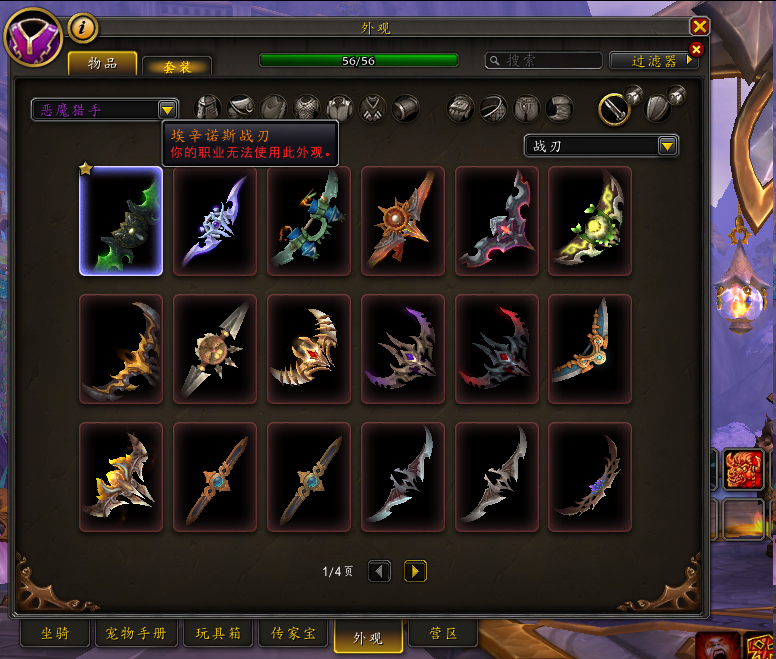Screen dimensions: 776x659
Task: Choose the head helmet slot icon
Action: click(207, 108)
